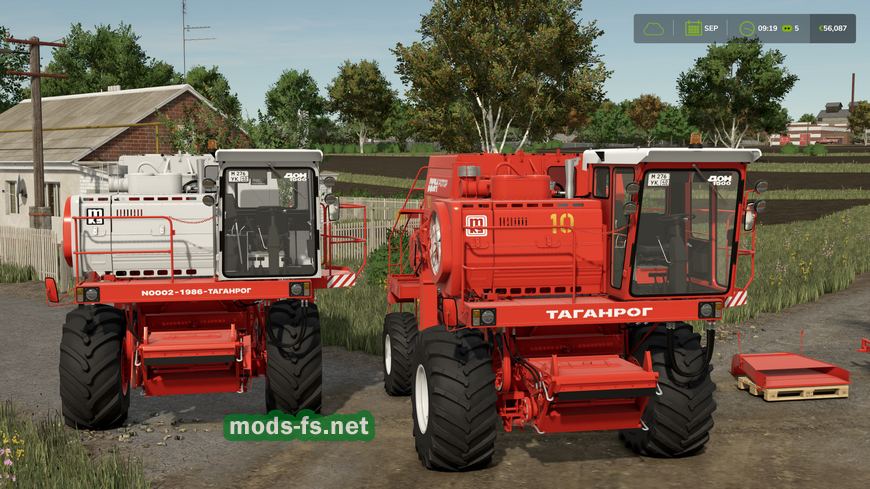870x489 pixels.
Task: Click the fast-forward time scale icon
Action: tap(787, 28)
